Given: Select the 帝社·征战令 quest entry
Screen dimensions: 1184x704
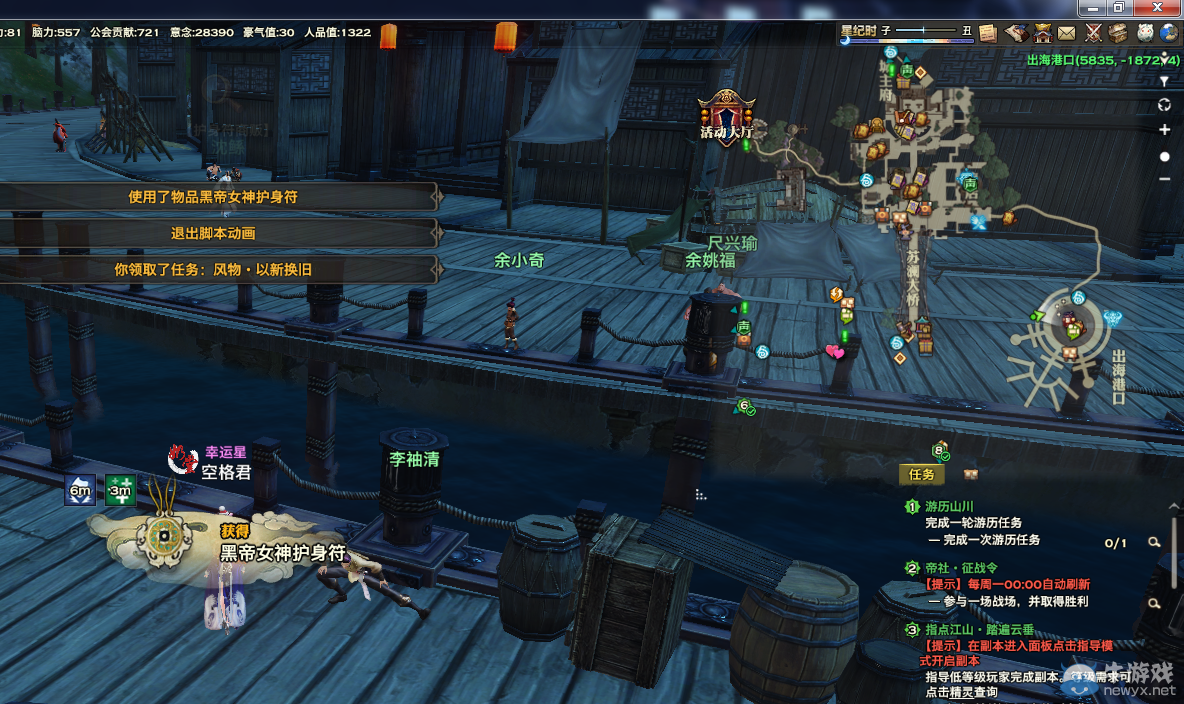Looking at the screenshot, I should click(958, 568).
